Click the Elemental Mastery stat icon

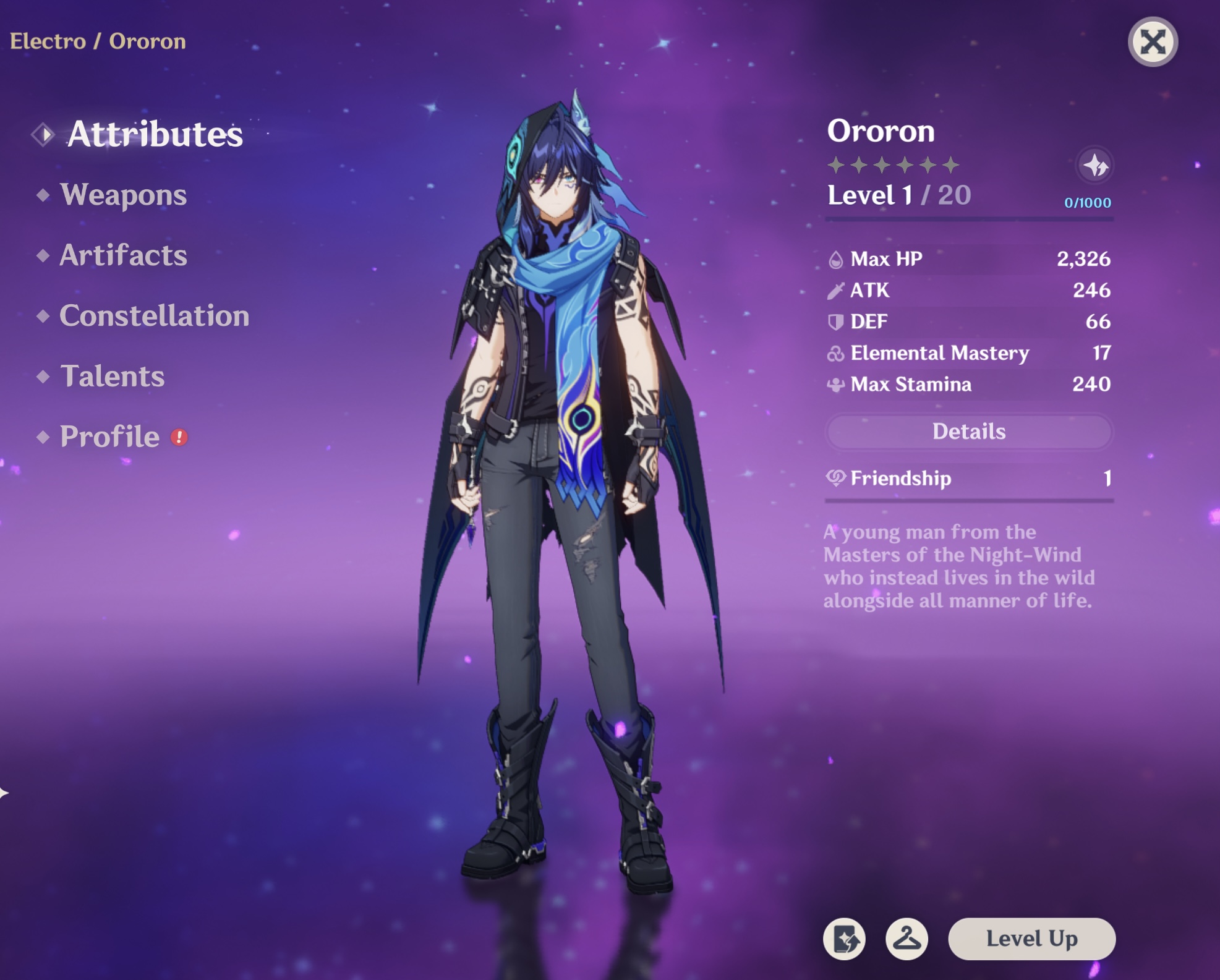[838, 353]
